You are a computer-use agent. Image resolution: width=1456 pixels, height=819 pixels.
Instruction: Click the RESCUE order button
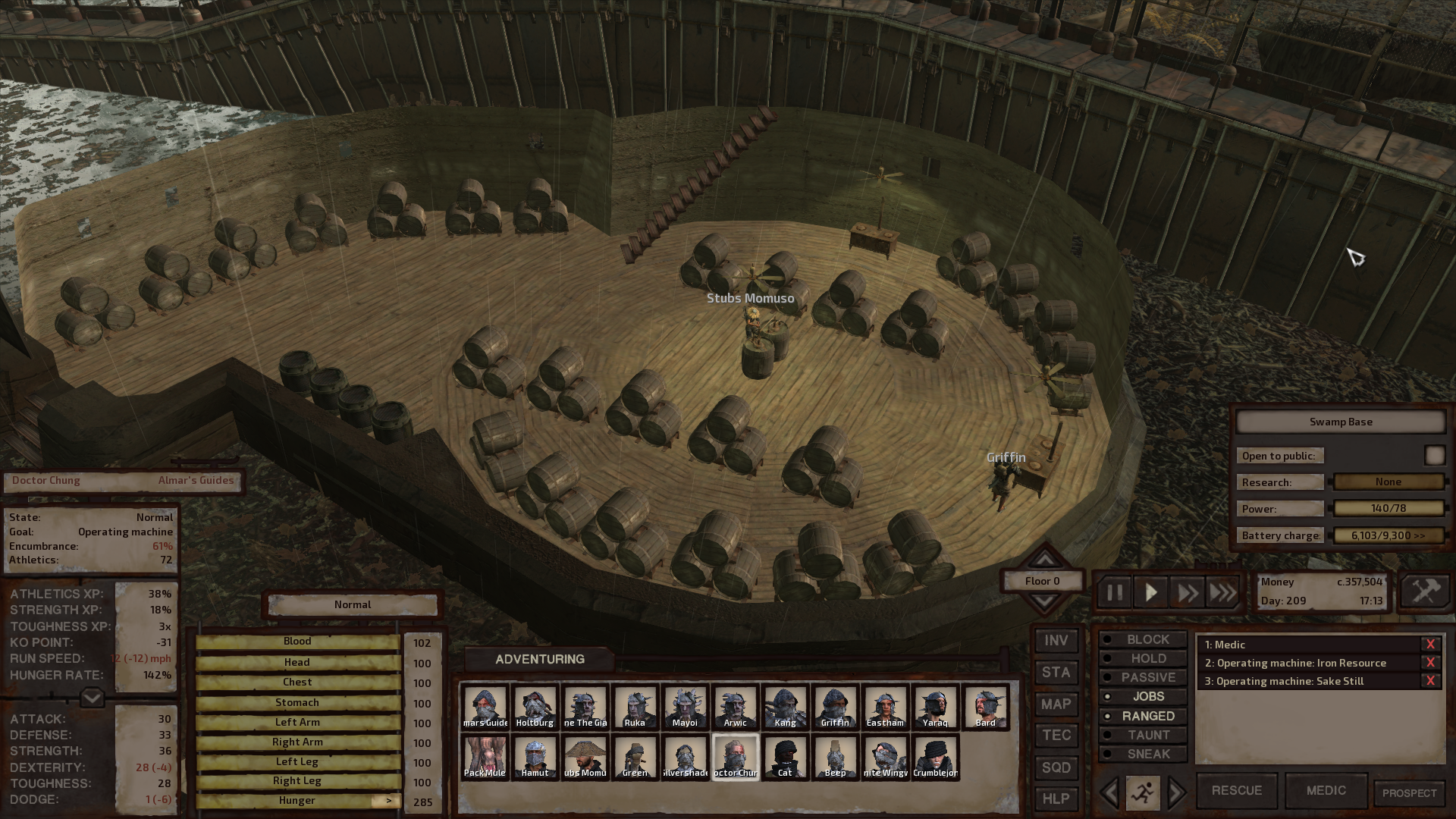coord(1236,790)
